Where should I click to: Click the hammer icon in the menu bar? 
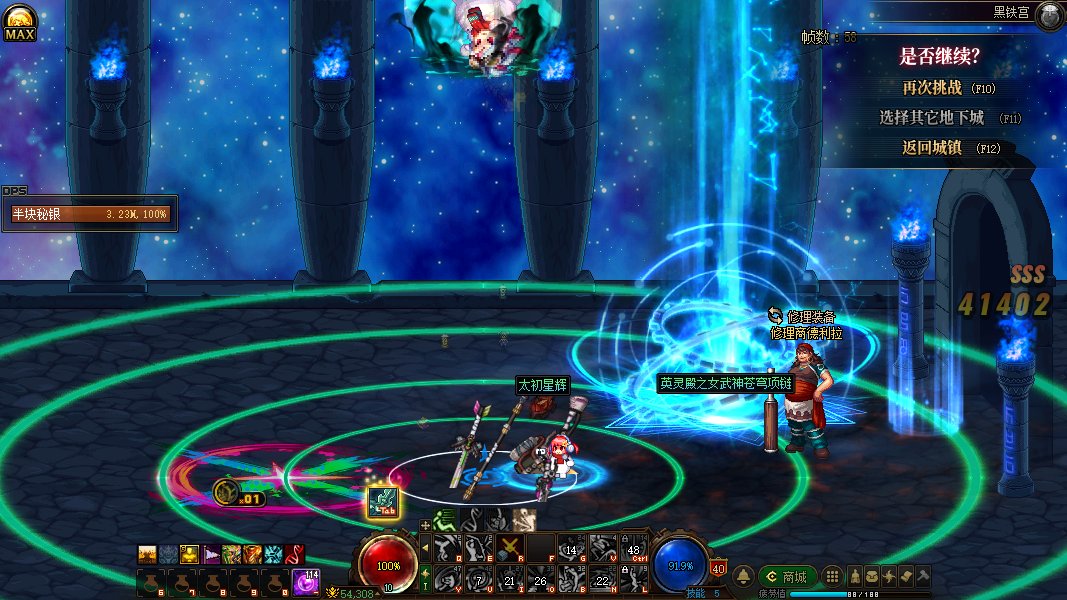(923, 576)
